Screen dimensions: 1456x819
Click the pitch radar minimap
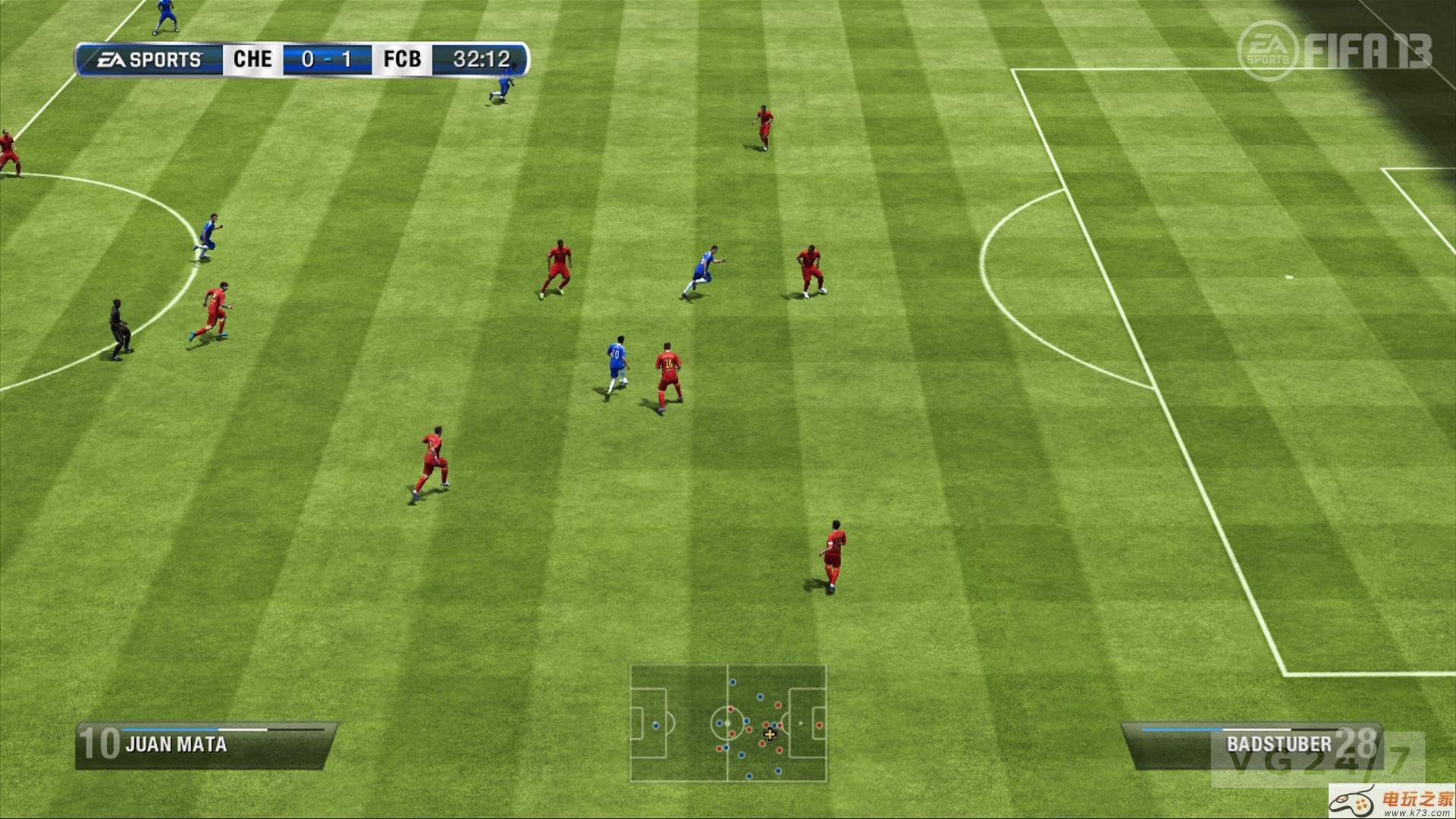pyautogui.click(x=728, y=723)
